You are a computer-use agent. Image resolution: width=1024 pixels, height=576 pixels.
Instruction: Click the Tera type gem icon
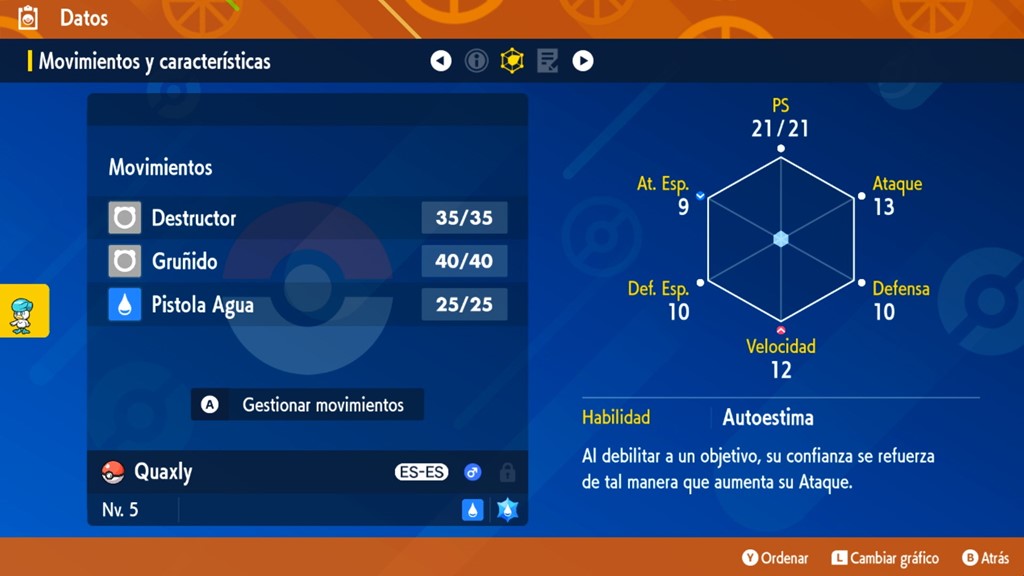(x=507, y=510)
